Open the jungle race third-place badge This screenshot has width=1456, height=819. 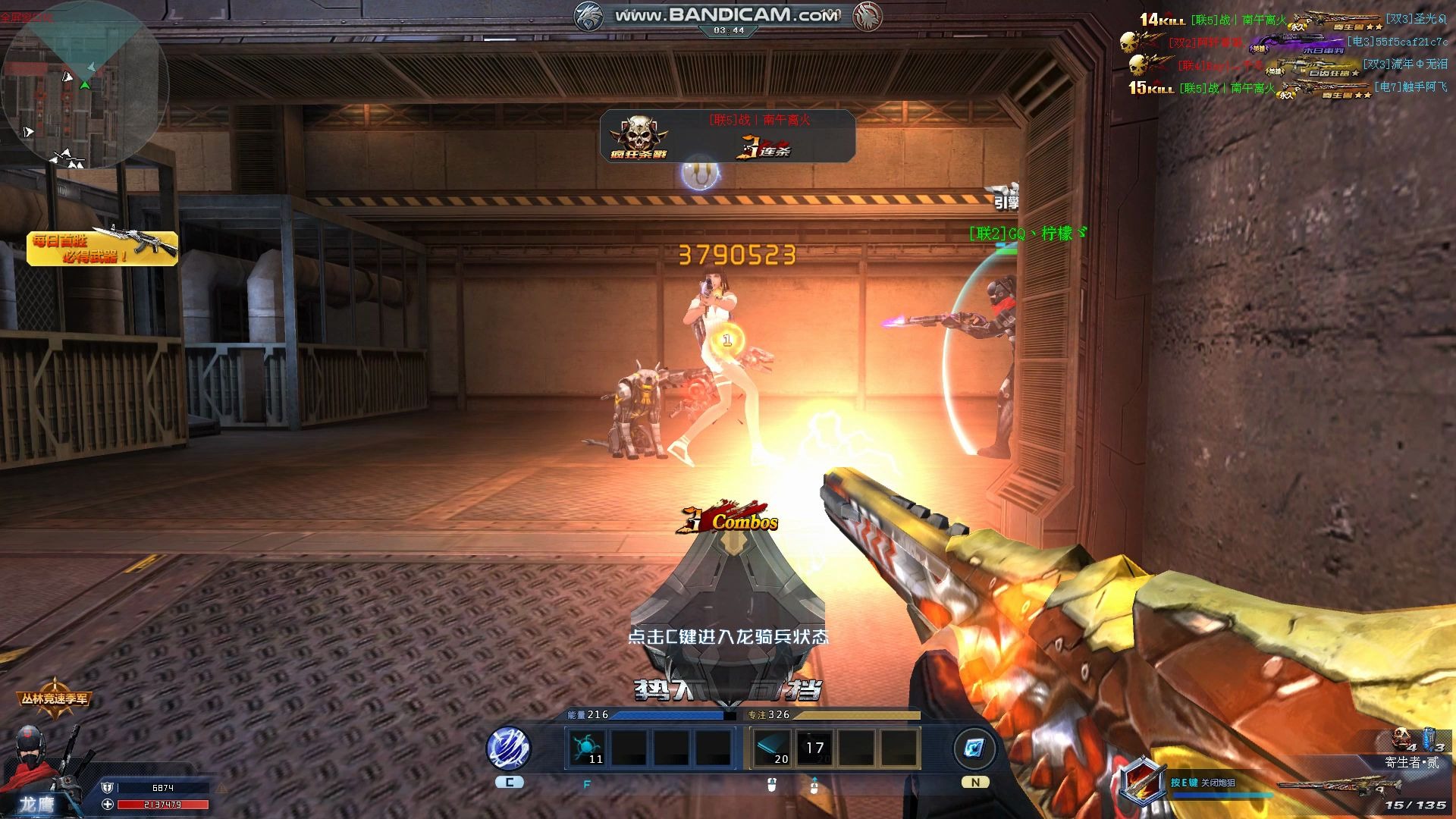[x=55, y=698]
